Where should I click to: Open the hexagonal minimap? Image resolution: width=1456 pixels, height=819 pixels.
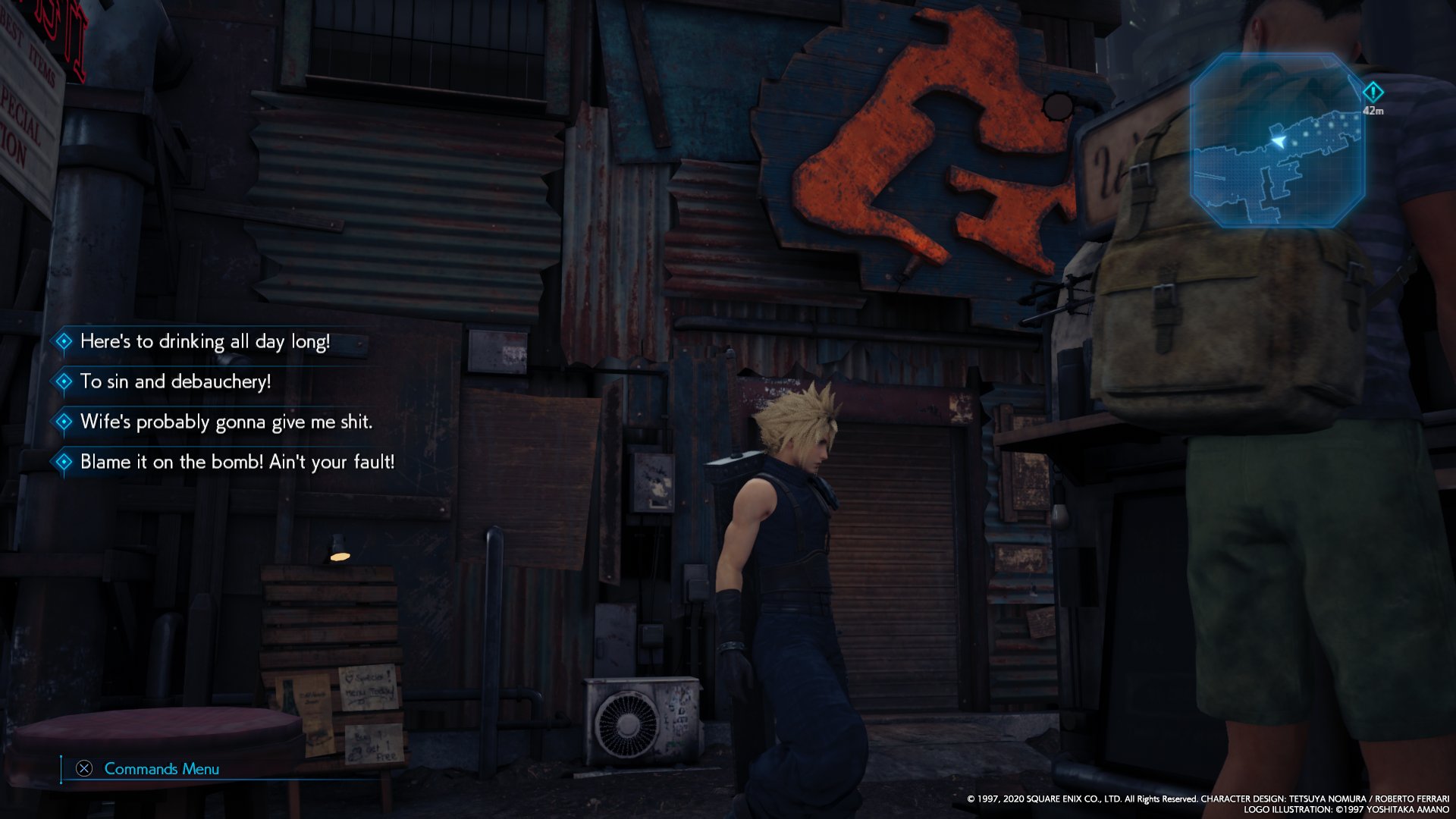pyautogui.click(x=1278, y=140)
